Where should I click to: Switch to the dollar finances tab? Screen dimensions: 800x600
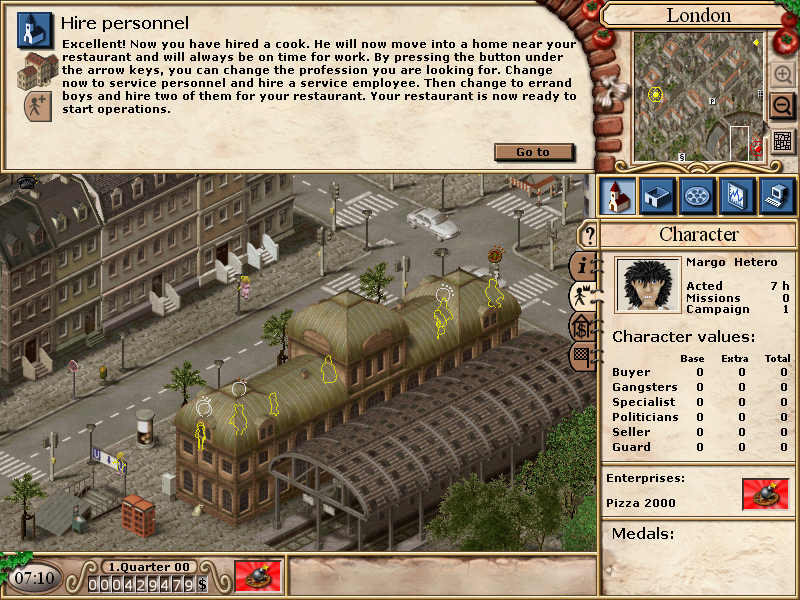pyautogui.click(x=582, y=326)
